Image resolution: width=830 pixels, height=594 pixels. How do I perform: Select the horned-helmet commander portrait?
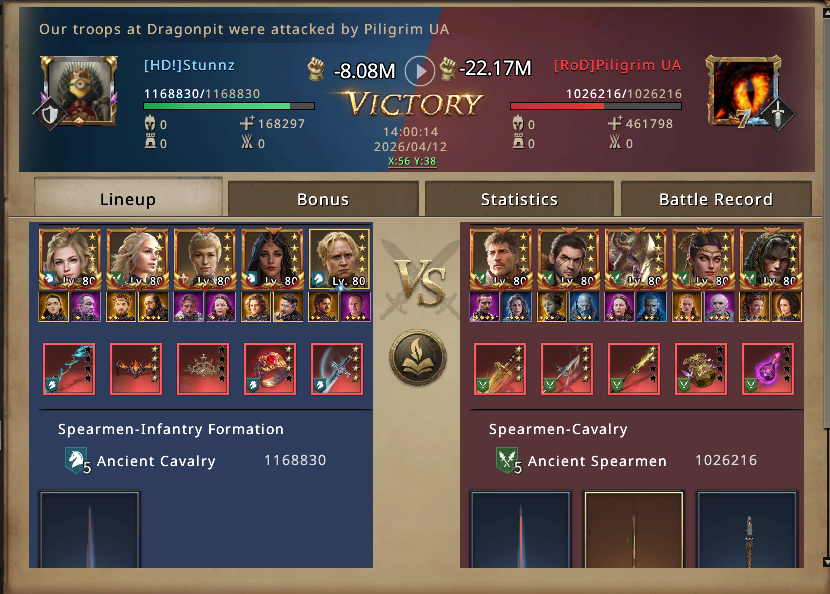[635, 259]
